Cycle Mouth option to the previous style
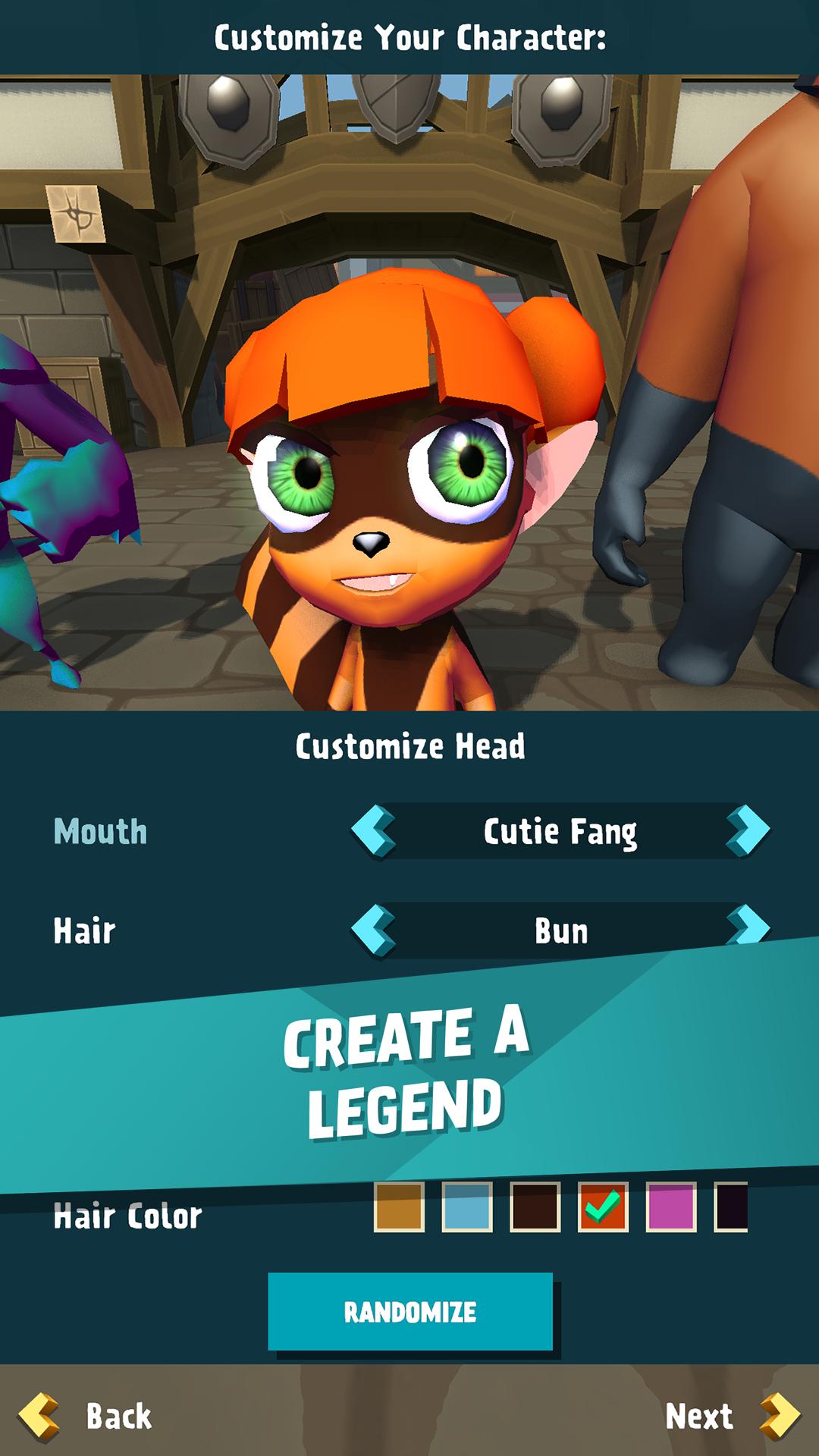Viewport: 819px width, 1456px height. pos(374,831)
